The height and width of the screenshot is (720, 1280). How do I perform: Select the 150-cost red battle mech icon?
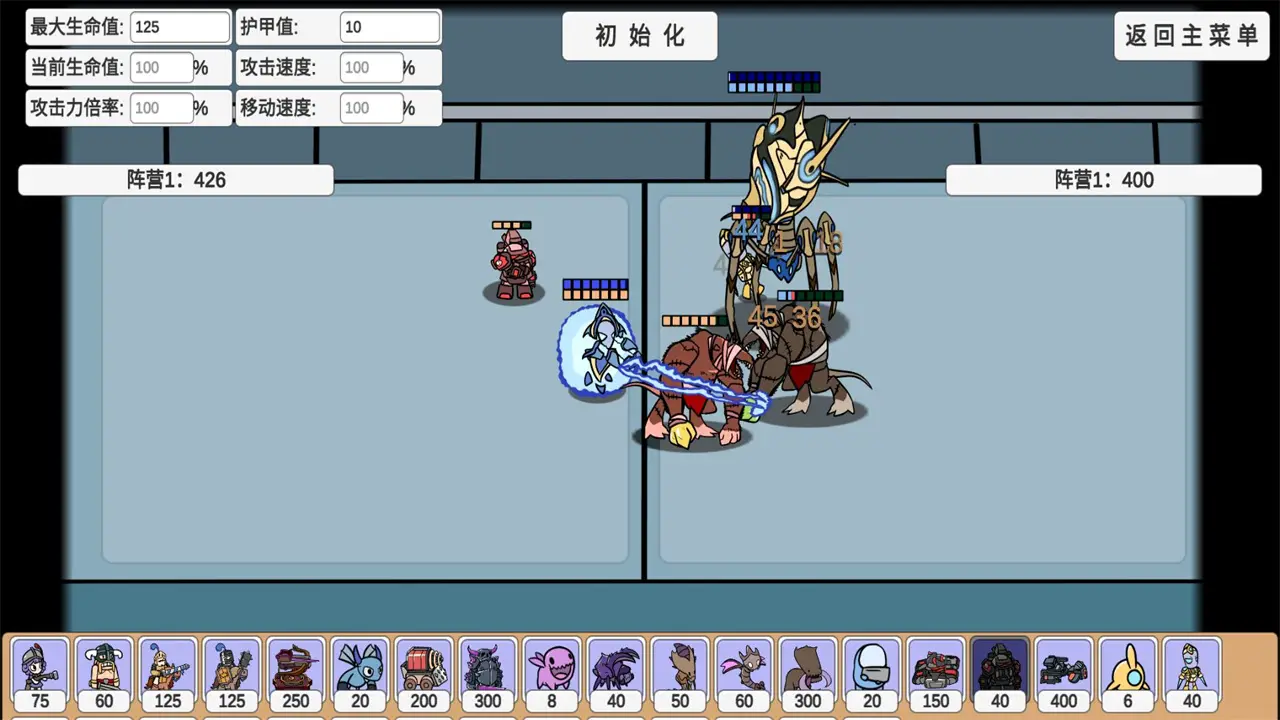(935, 670)
